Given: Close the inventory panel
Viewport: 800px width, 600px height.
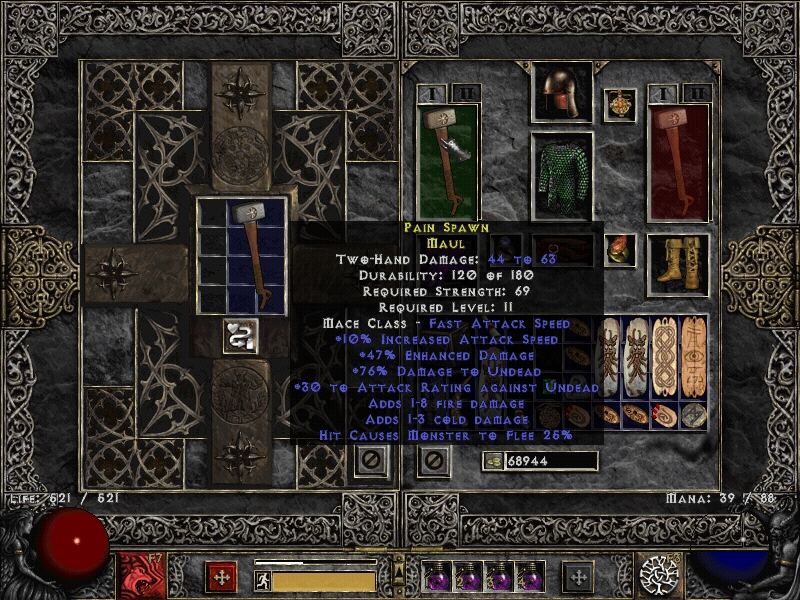Looking at the screenshot, I should coord(433,461).
